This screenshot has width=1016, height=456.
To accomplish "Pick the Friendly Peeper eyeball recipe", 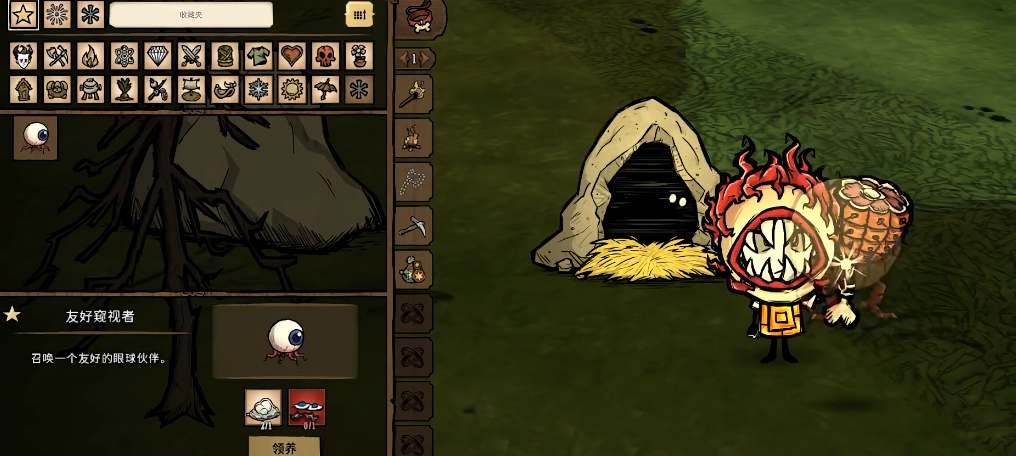I will [35, 138].
